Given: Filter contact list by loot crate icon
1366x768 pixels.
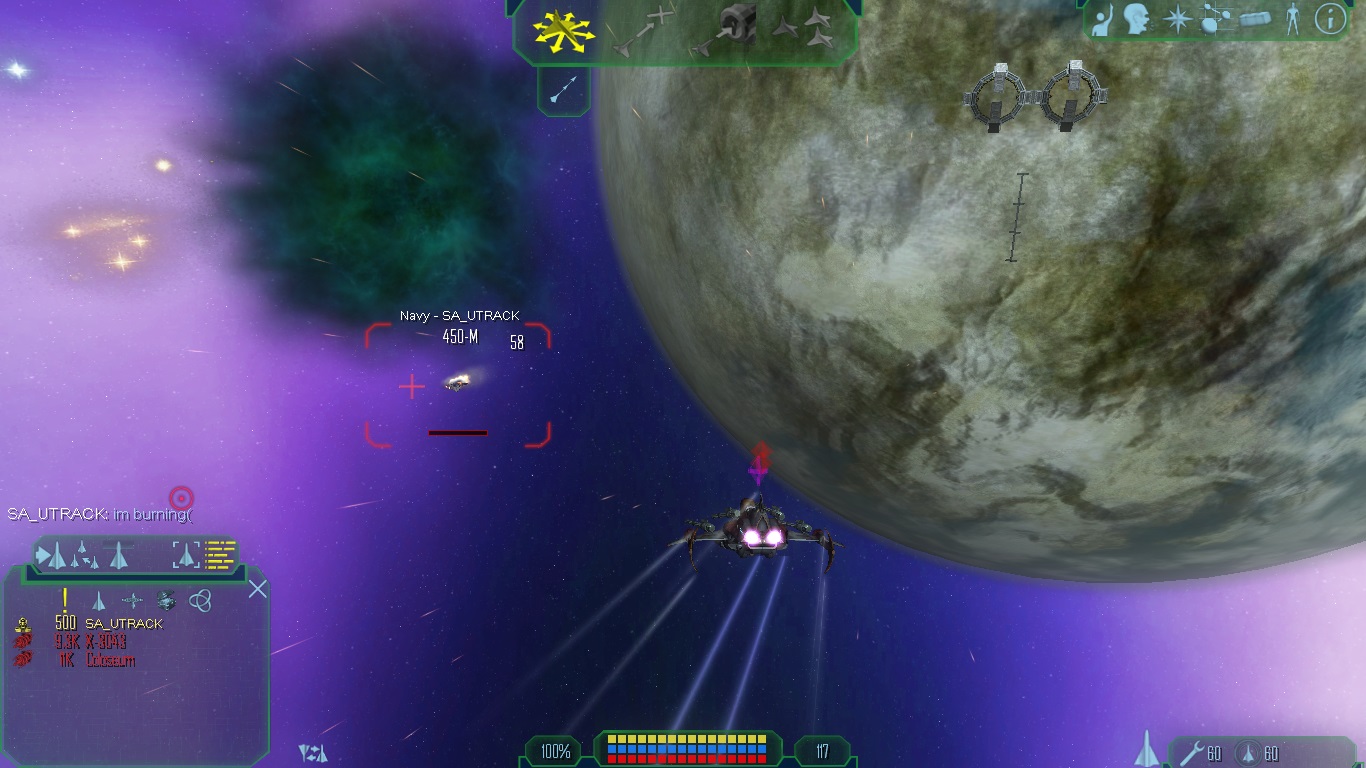Looking at the screenshot, I should (x=166, y=600).
